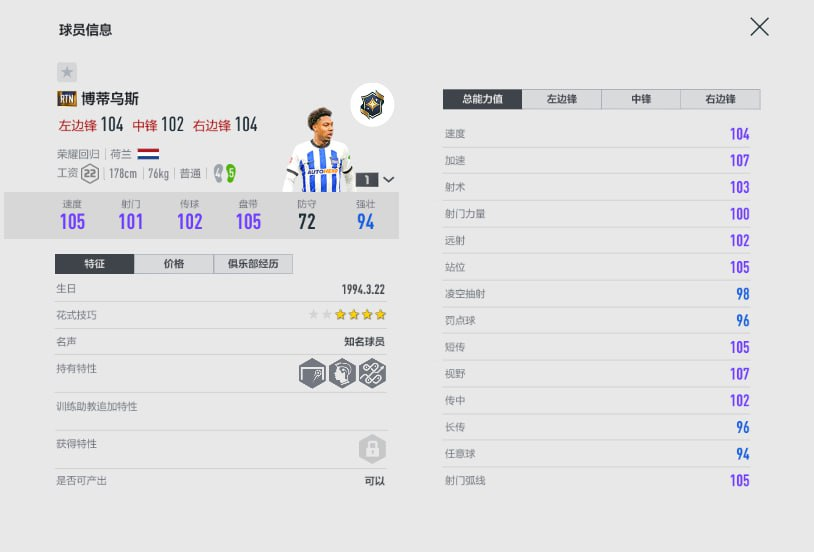814x552 pixels.
Task: Open the 价格 tab
Action: (173, 264)
